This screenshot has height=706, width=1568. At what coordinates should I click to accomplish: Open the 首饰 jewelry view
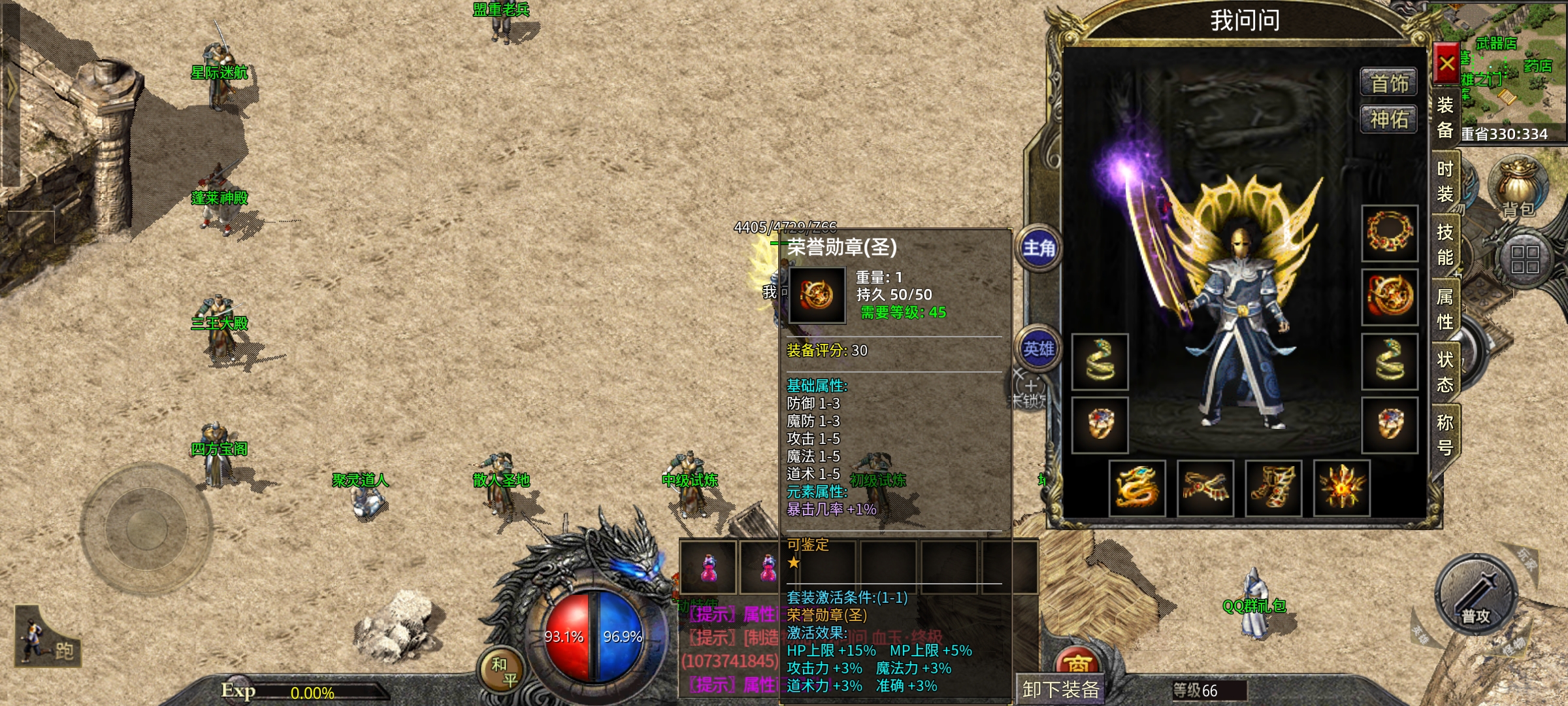pyautogui.click(x=1389, y=83)
